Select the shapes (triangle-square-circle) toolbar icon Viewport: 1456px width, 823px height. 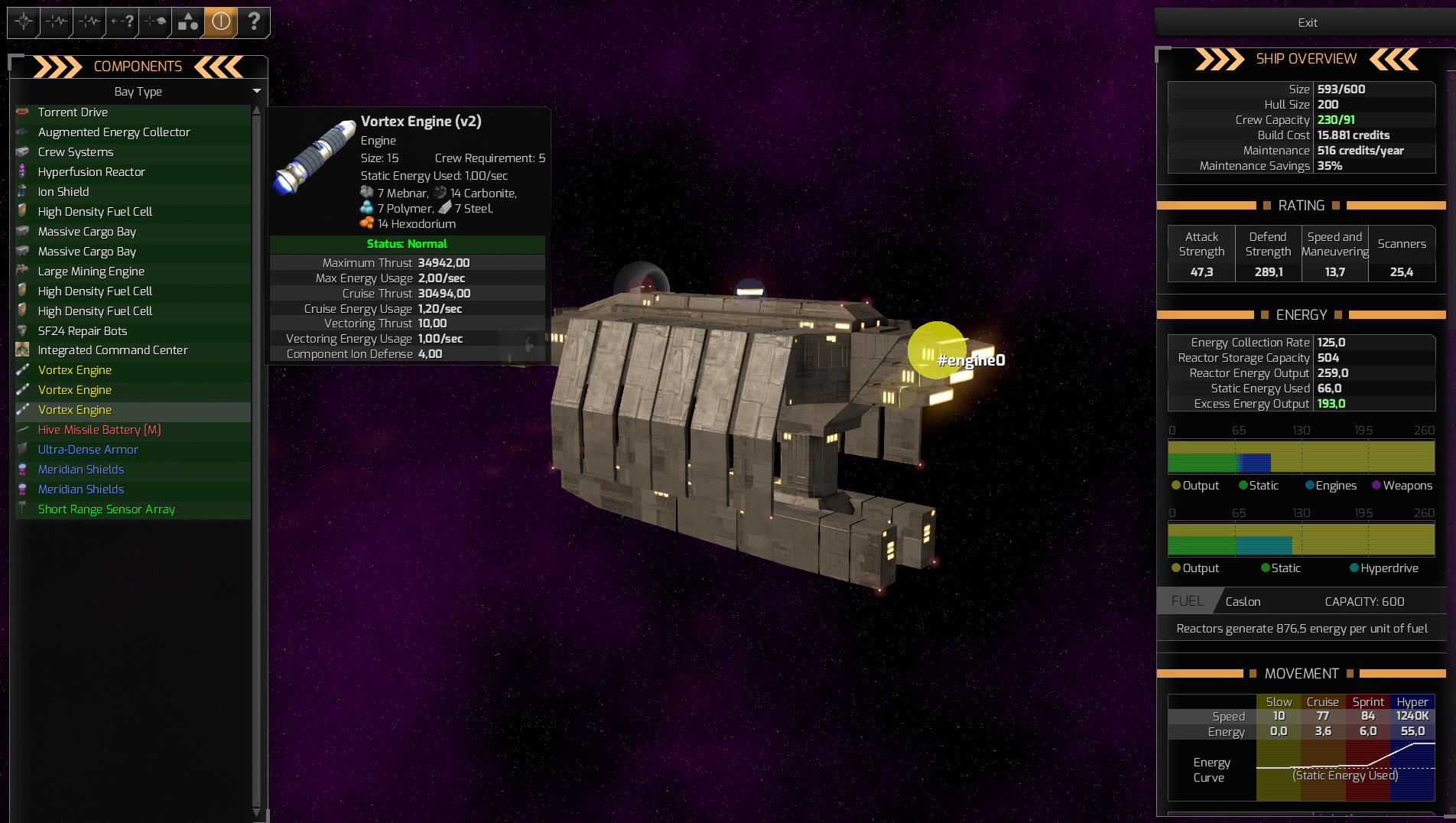pos(187,22)
